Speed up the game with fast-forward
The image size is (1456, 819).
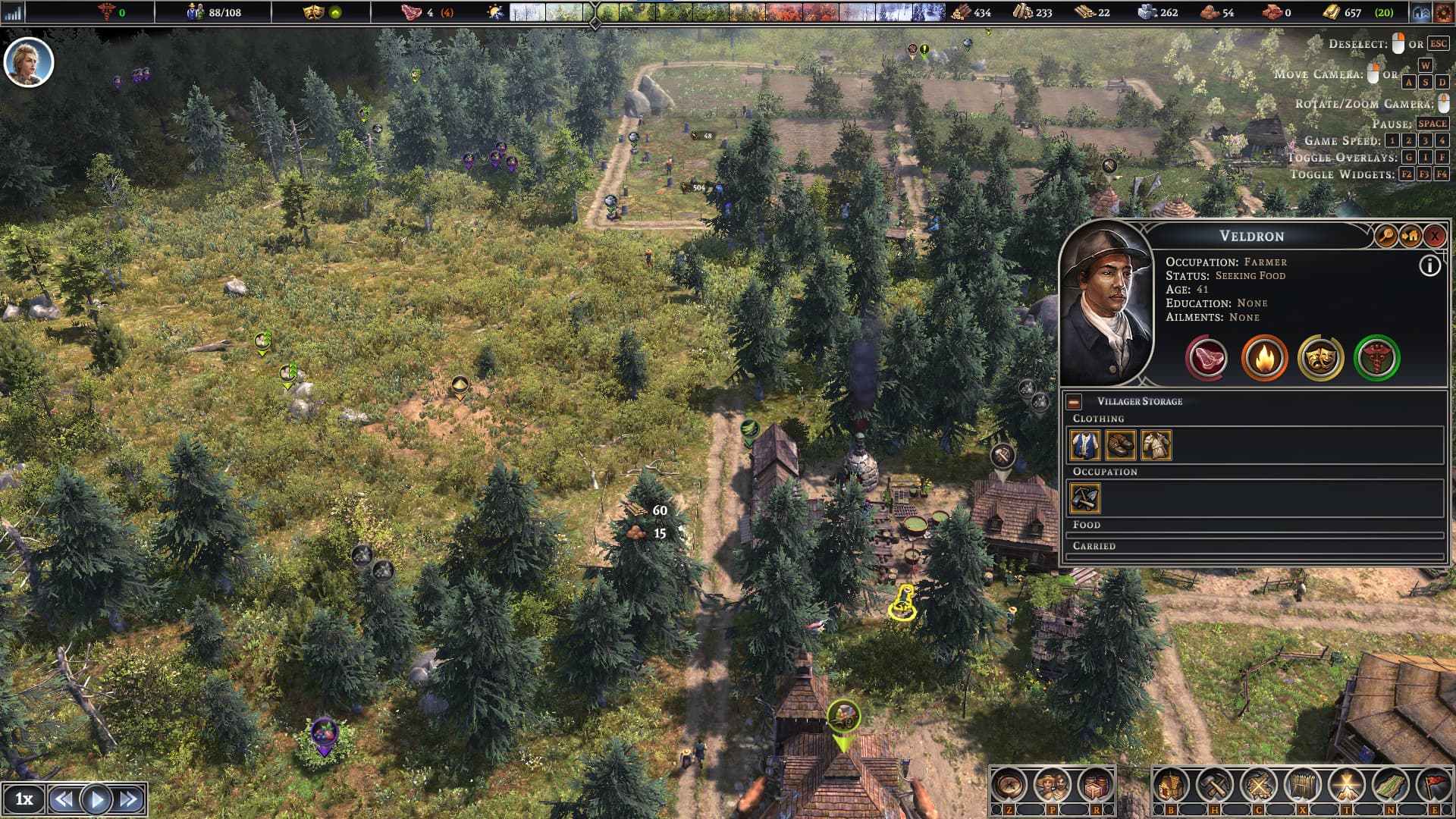[129, 799]
